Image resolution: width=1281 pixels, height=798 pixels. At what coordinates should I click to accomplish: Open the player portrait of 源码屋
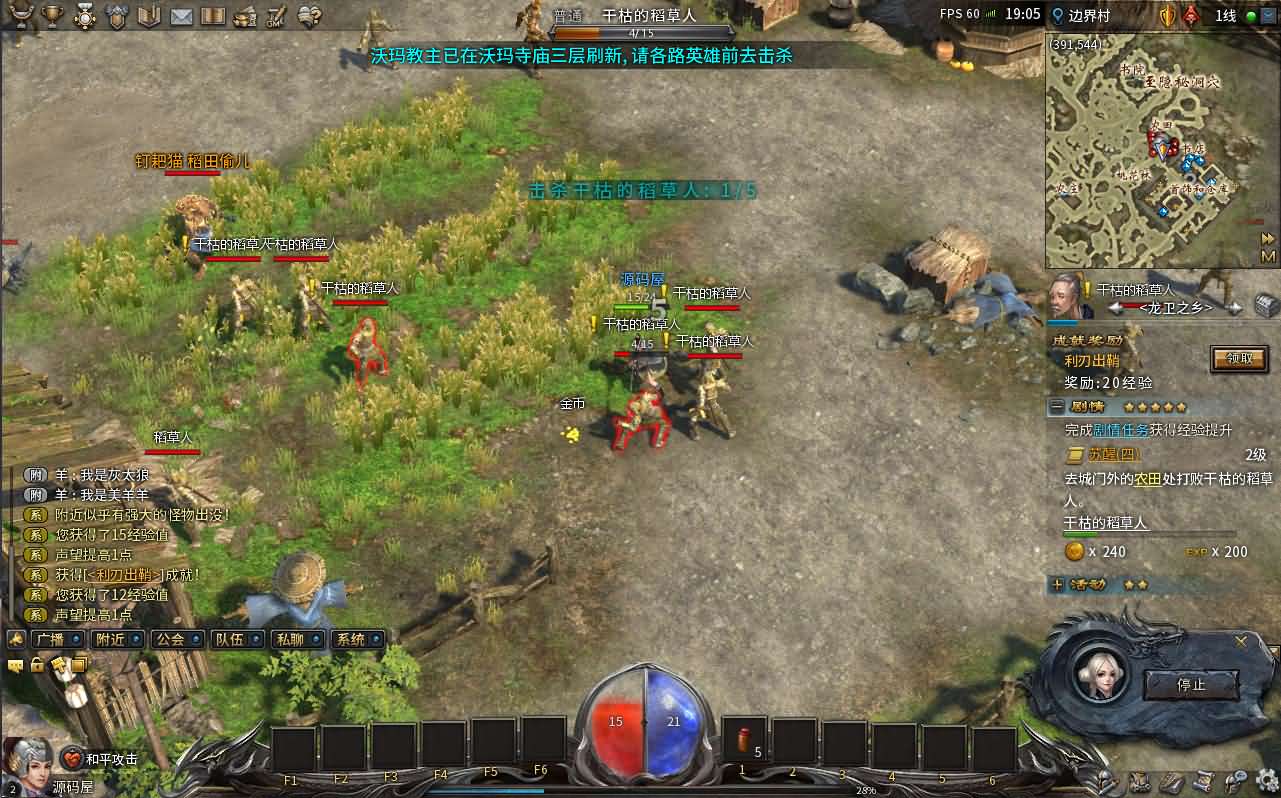pos(28,762)
